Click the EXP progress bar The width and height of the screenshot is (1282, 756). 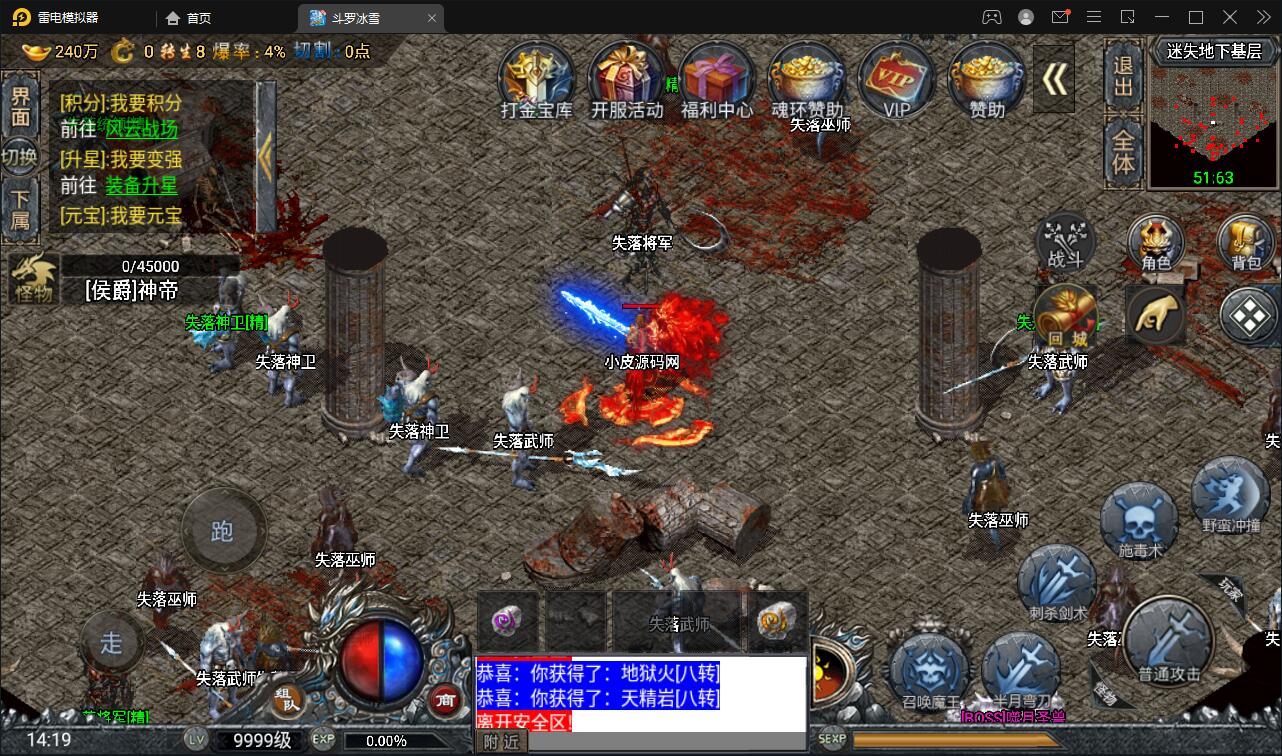point(400,742)
